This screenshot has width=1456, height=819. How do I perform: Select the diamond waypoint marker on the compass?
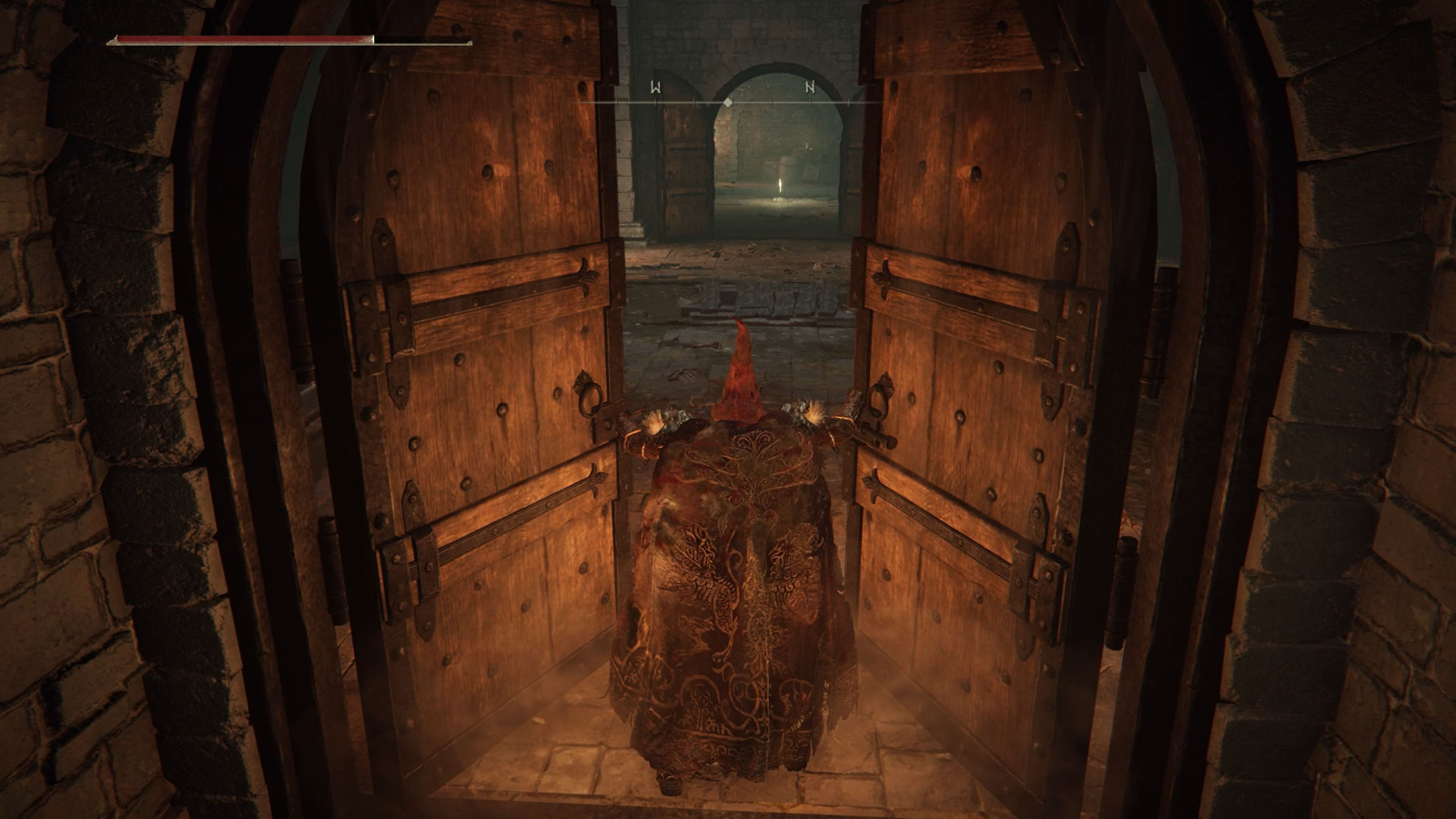[x=728, y=102]
